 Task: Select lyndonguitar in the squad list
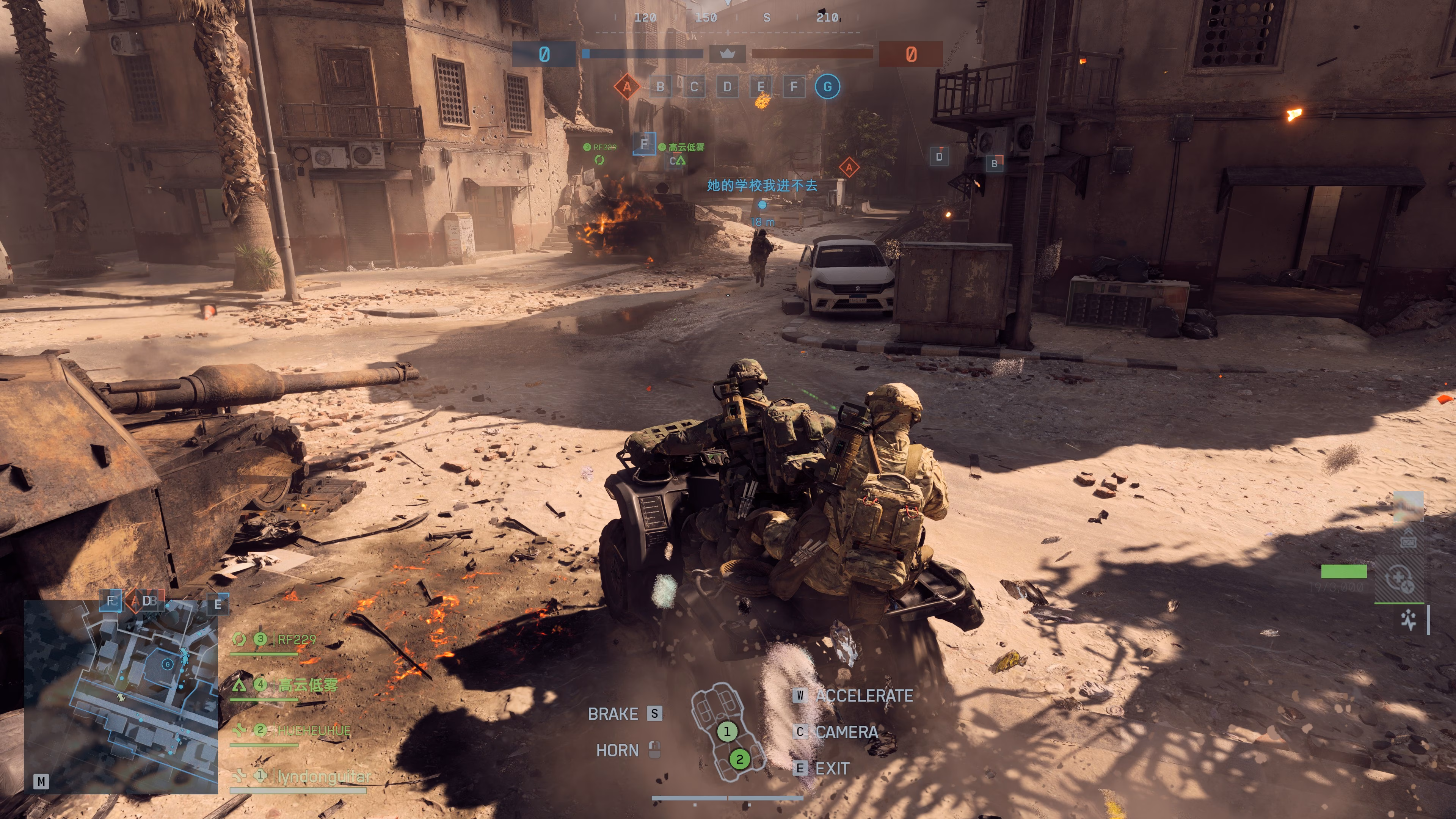pyautogui.click(x=323, y=776)
